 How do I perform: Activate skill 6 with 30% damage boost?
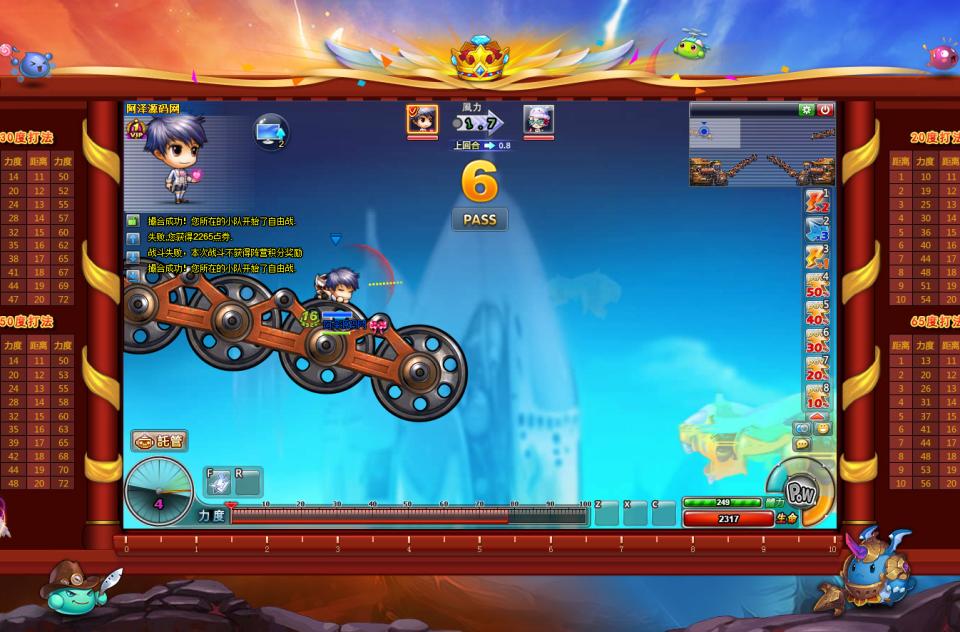pos(817,341)
